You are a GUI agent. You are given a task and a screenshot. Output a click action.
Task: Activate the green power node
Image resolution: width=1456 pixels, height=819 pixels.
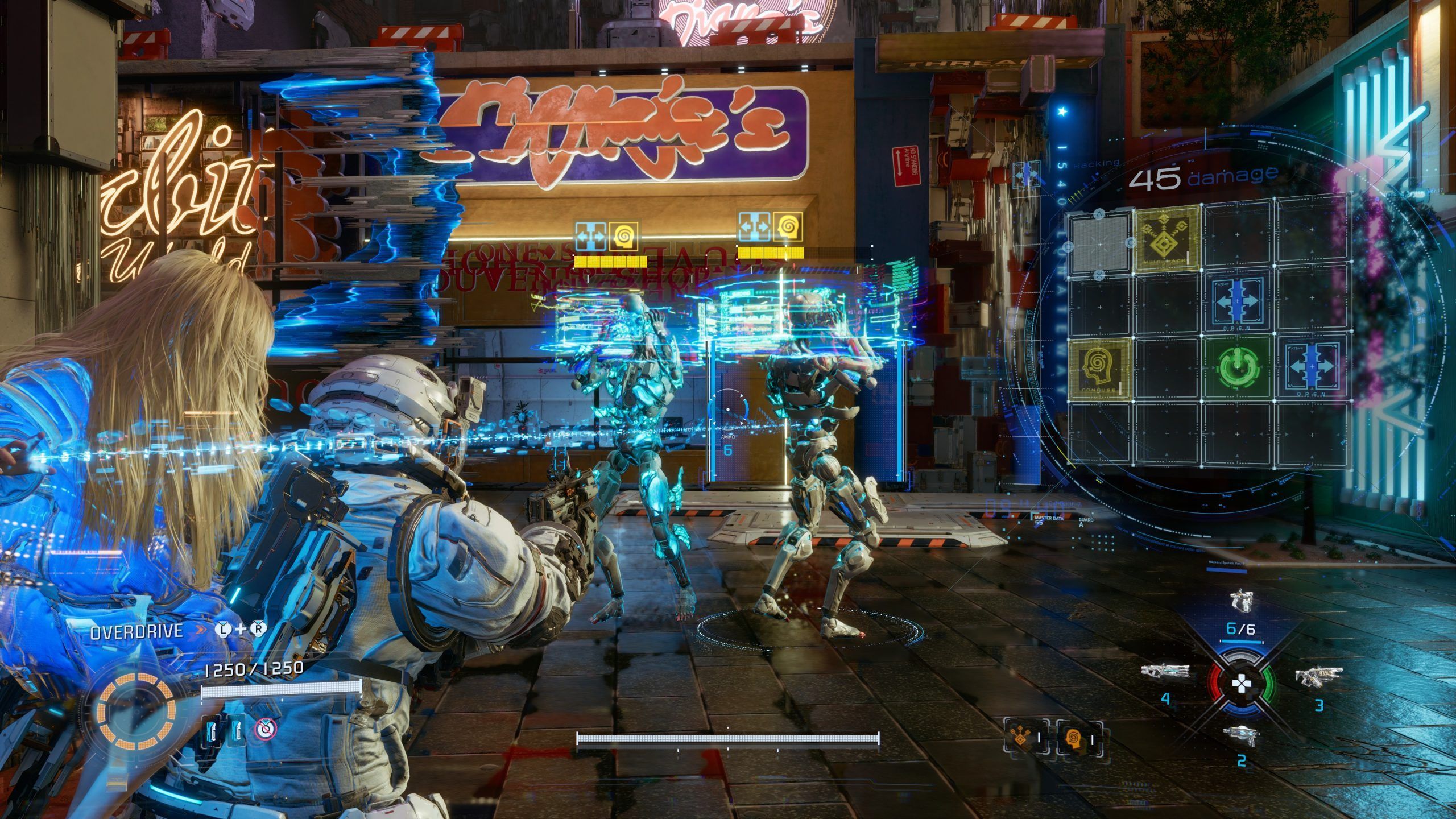pyautogui.click(x=1236, y=367)
